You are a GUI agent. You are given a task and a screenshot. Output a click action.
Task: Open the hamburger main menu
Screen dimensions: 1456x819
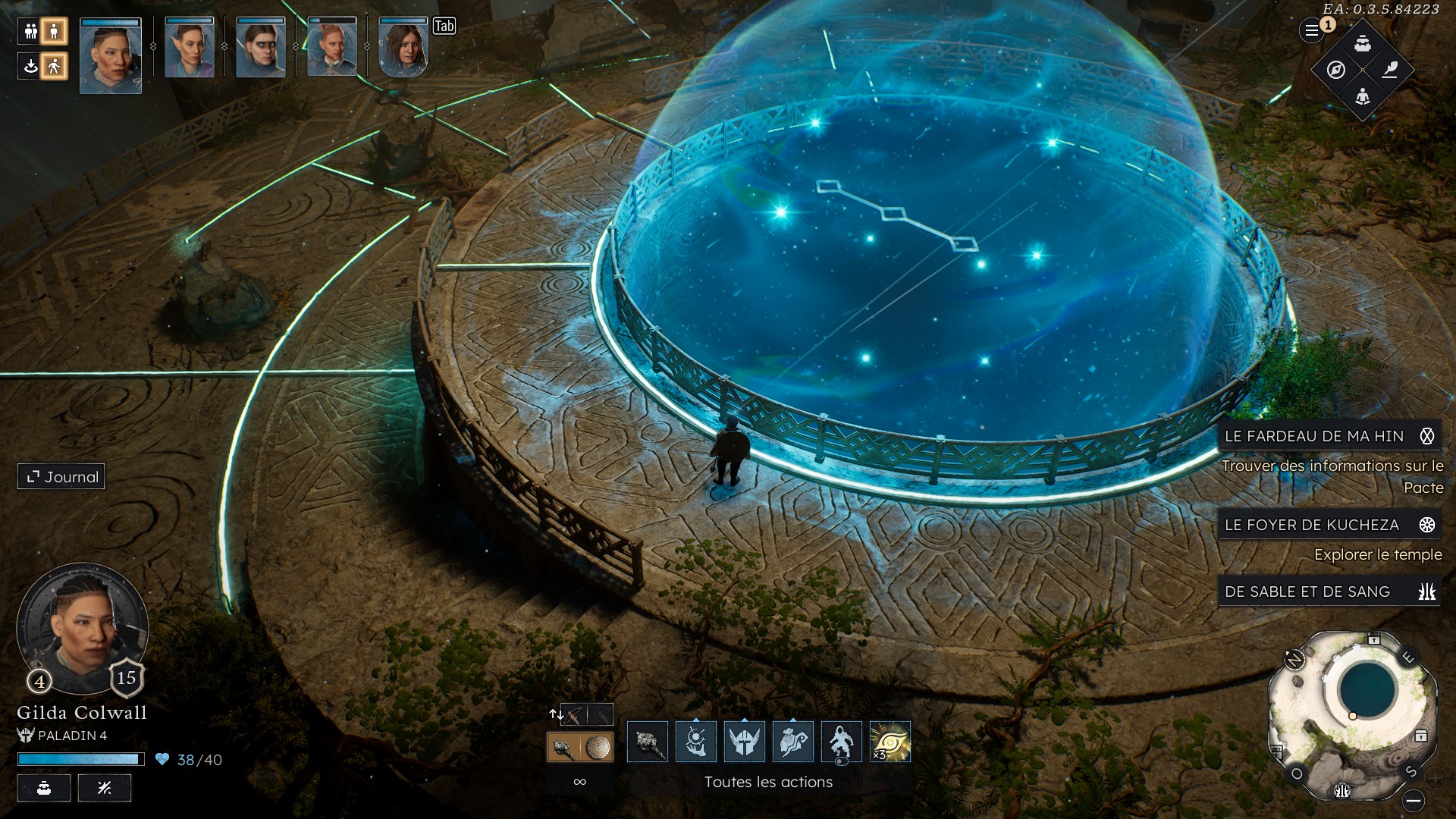pos(1311,31)
